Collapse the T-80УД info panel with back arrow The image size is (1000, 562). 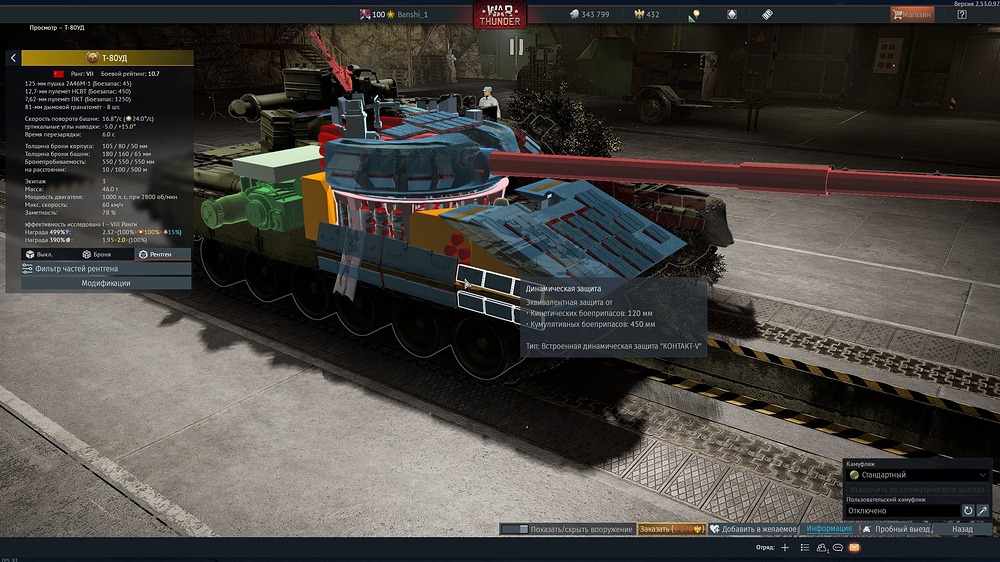pos(13,58)
